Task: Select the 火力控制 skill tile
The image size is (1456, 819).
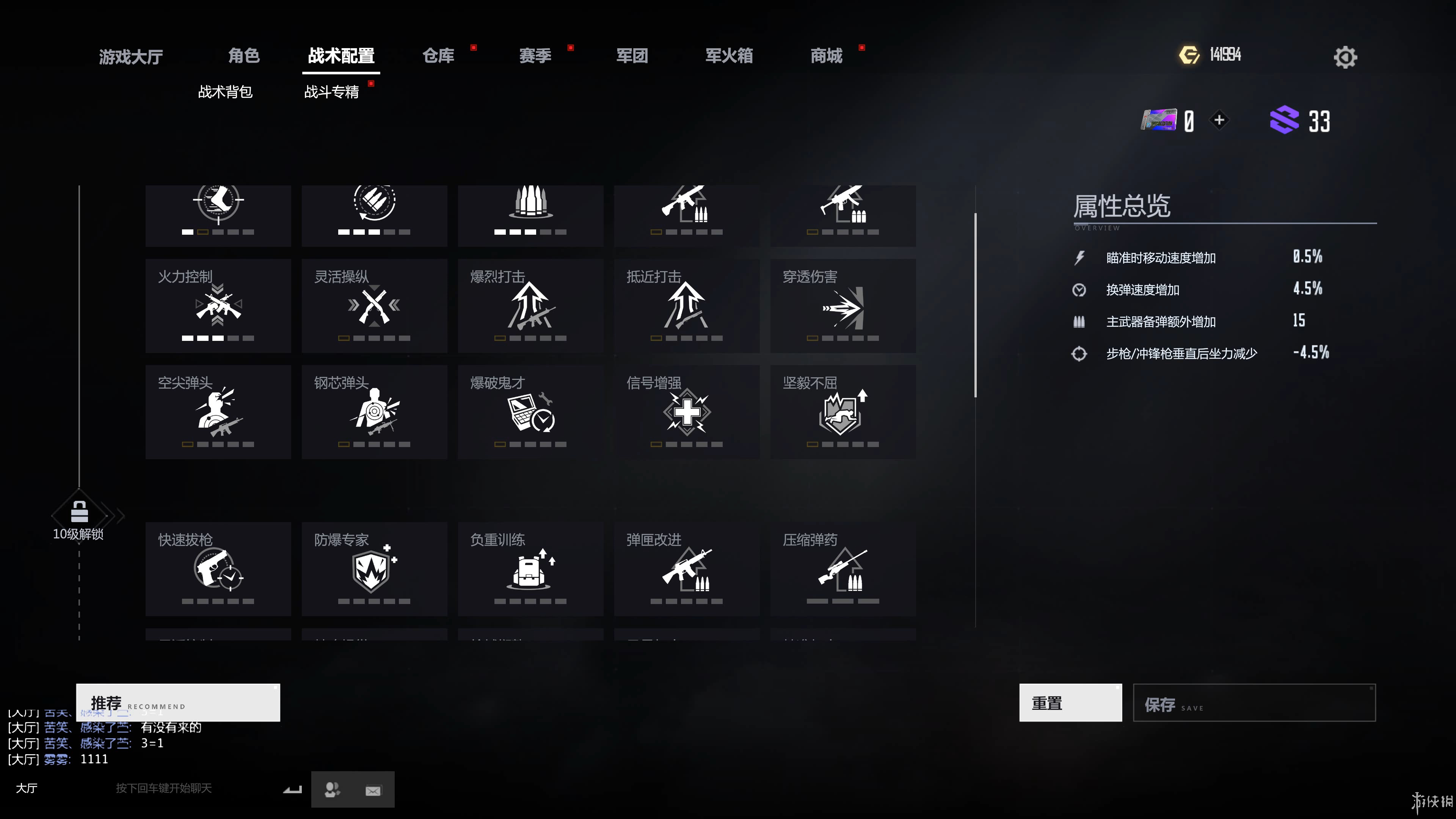Action: (218, 306)
